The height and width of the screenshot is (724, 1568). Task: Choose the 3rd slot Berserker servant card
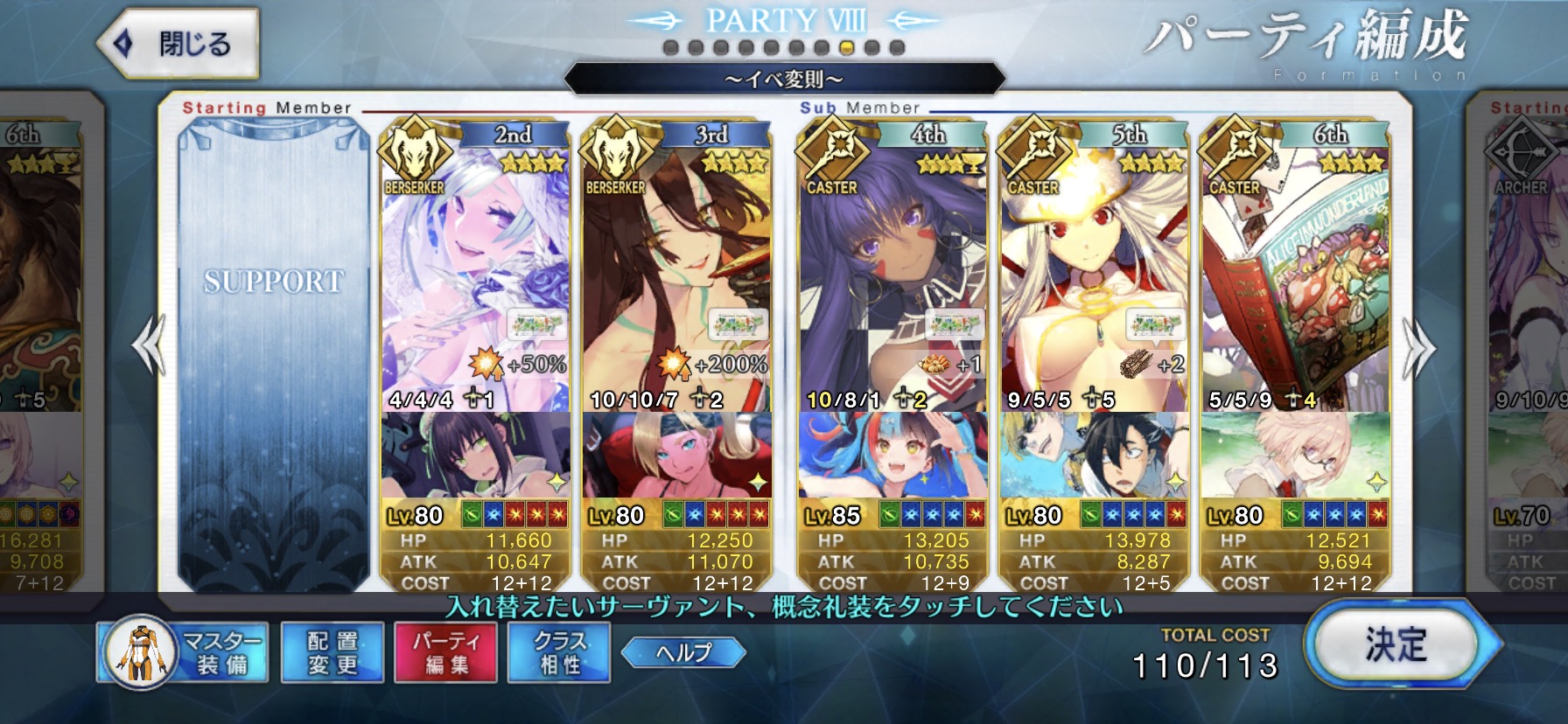pos(676,280)
